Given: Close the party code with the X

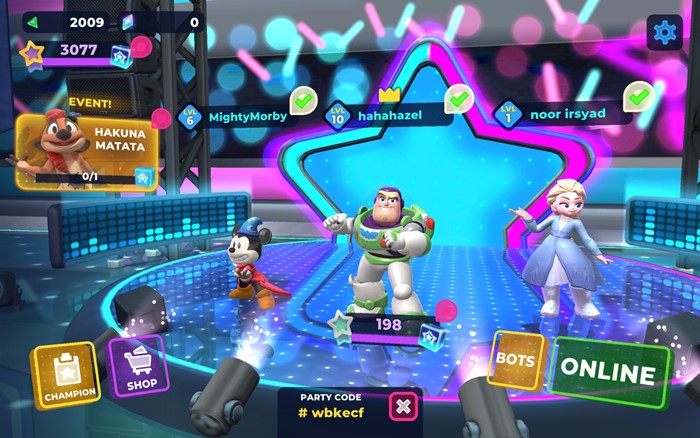Looking at the screenshot, I should [403, 406].
